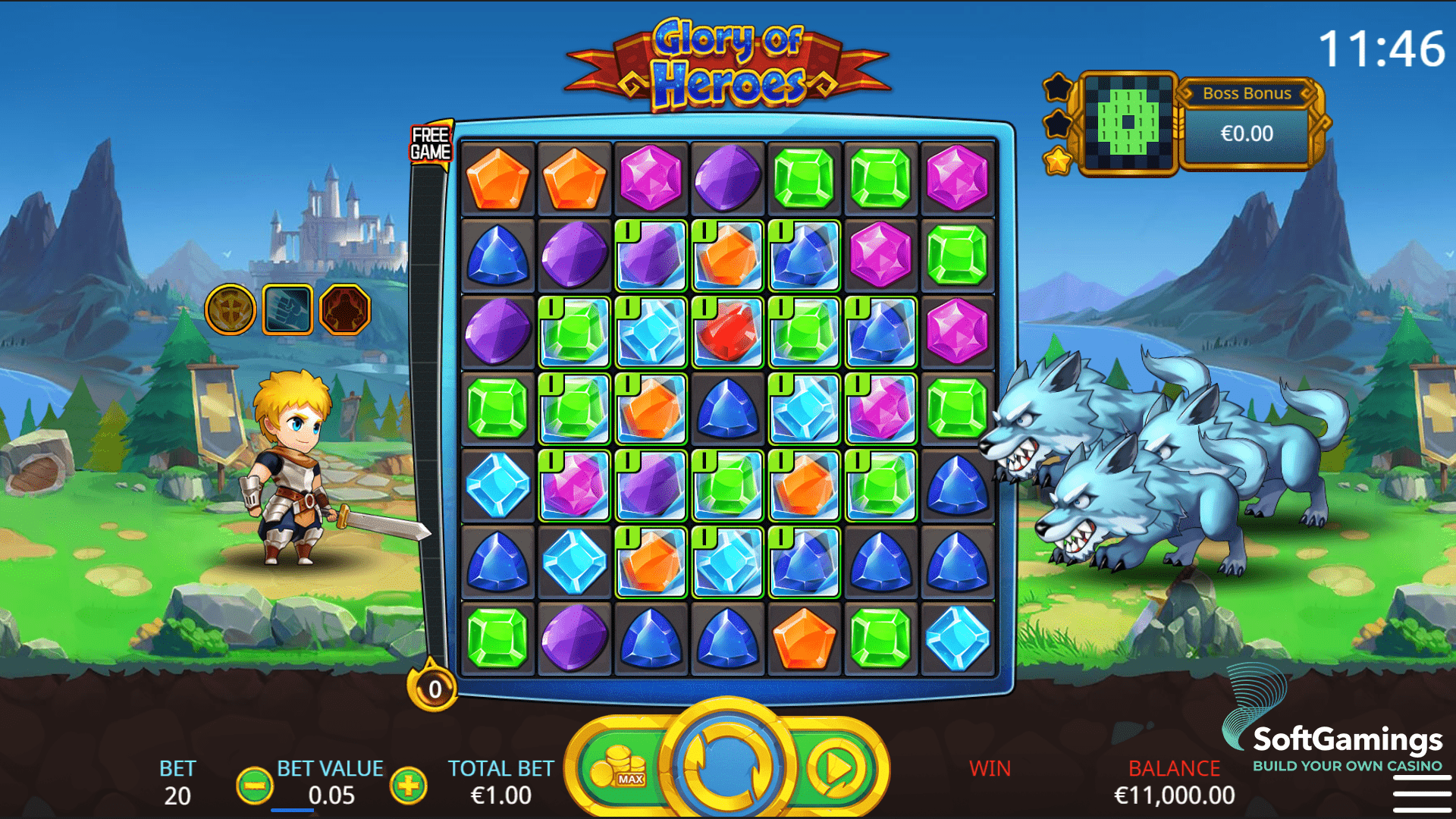Select the red hexagon warrior ability icon
The image size is (1456, 819).
(345, 309)
